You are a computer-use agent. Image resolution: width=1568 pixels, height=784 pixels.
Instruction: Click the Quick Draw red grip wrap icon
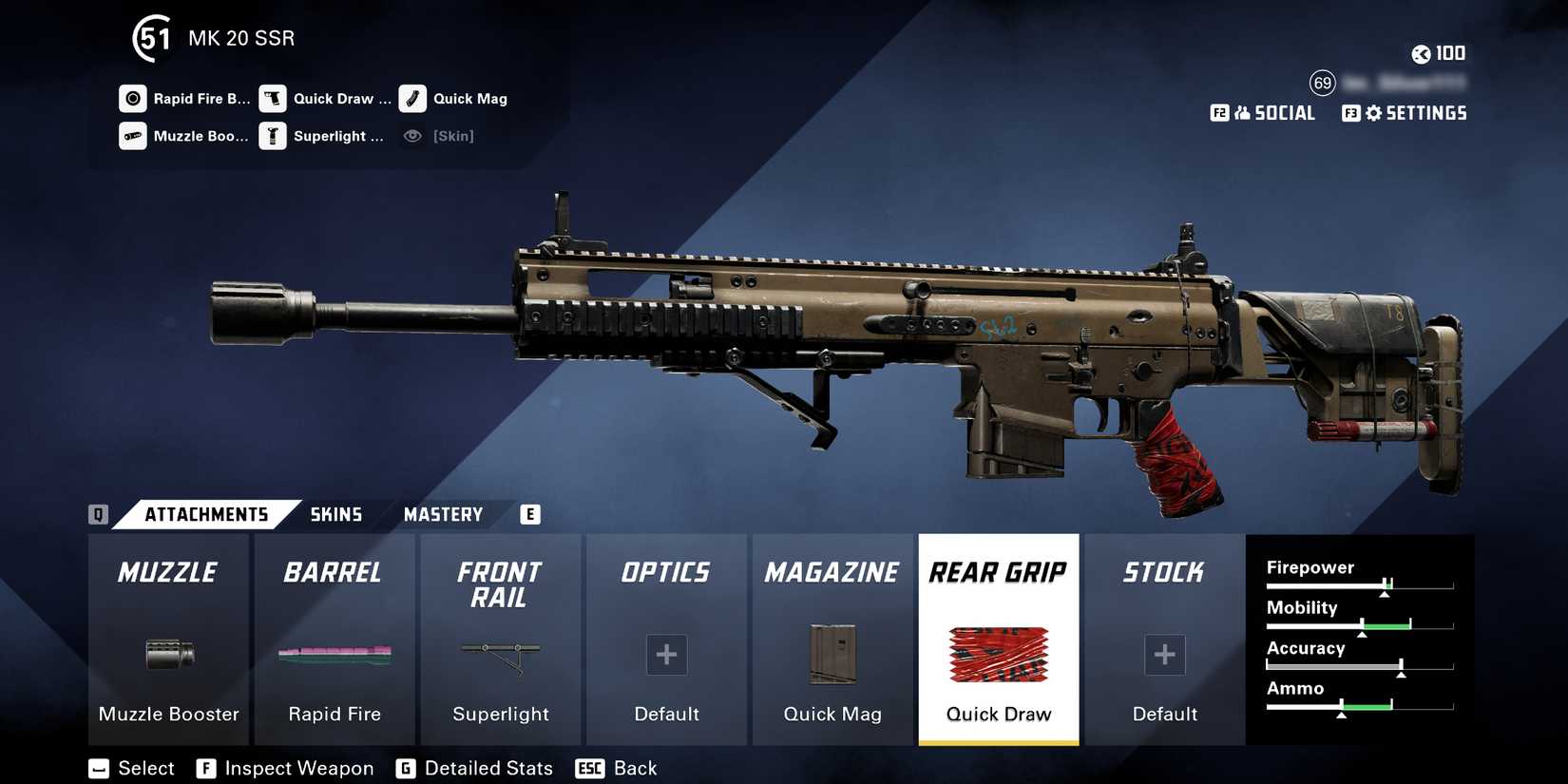997,655
